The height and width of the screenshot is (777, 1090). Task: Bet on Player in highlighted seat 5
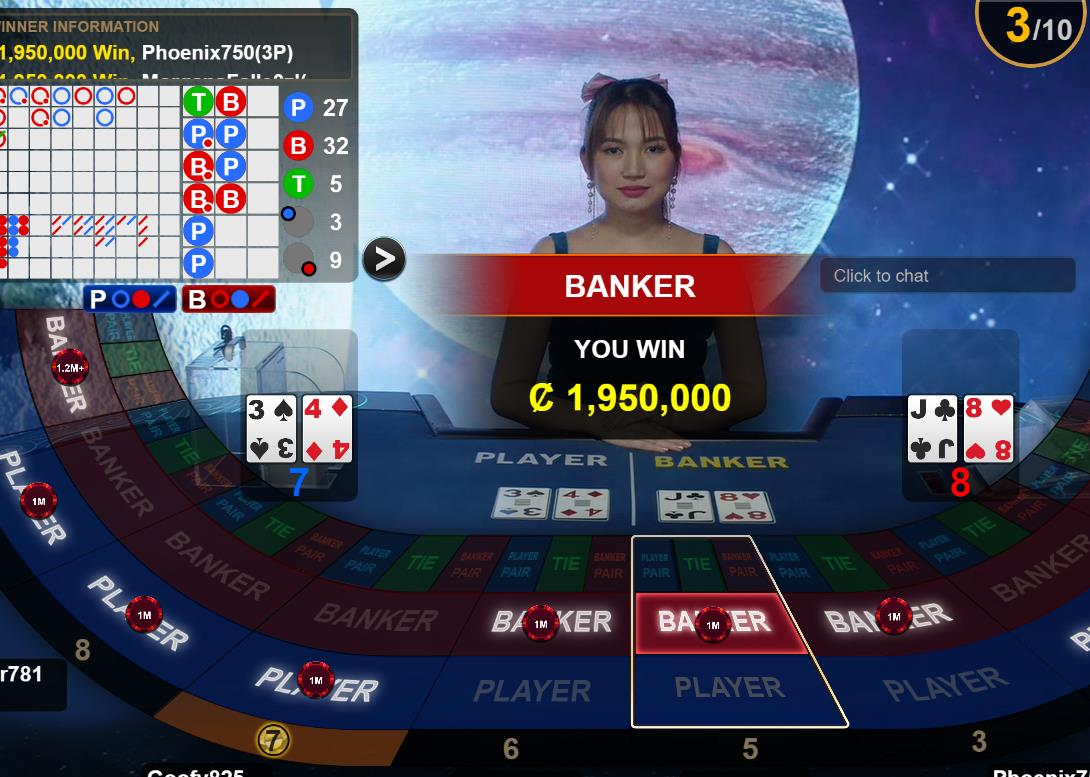[730, 689]
